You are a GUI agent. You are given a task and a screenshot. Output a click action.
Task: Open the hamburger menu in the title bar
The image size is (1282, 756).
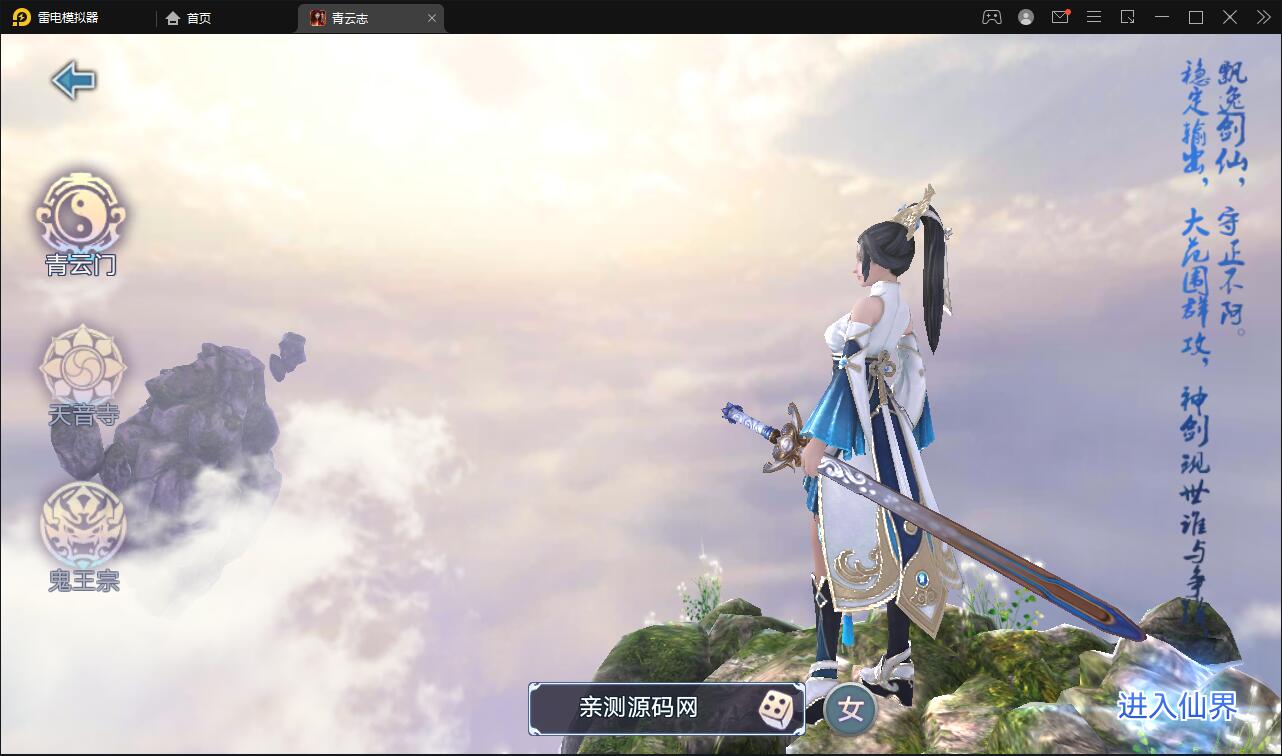(x=1093, y=17)
